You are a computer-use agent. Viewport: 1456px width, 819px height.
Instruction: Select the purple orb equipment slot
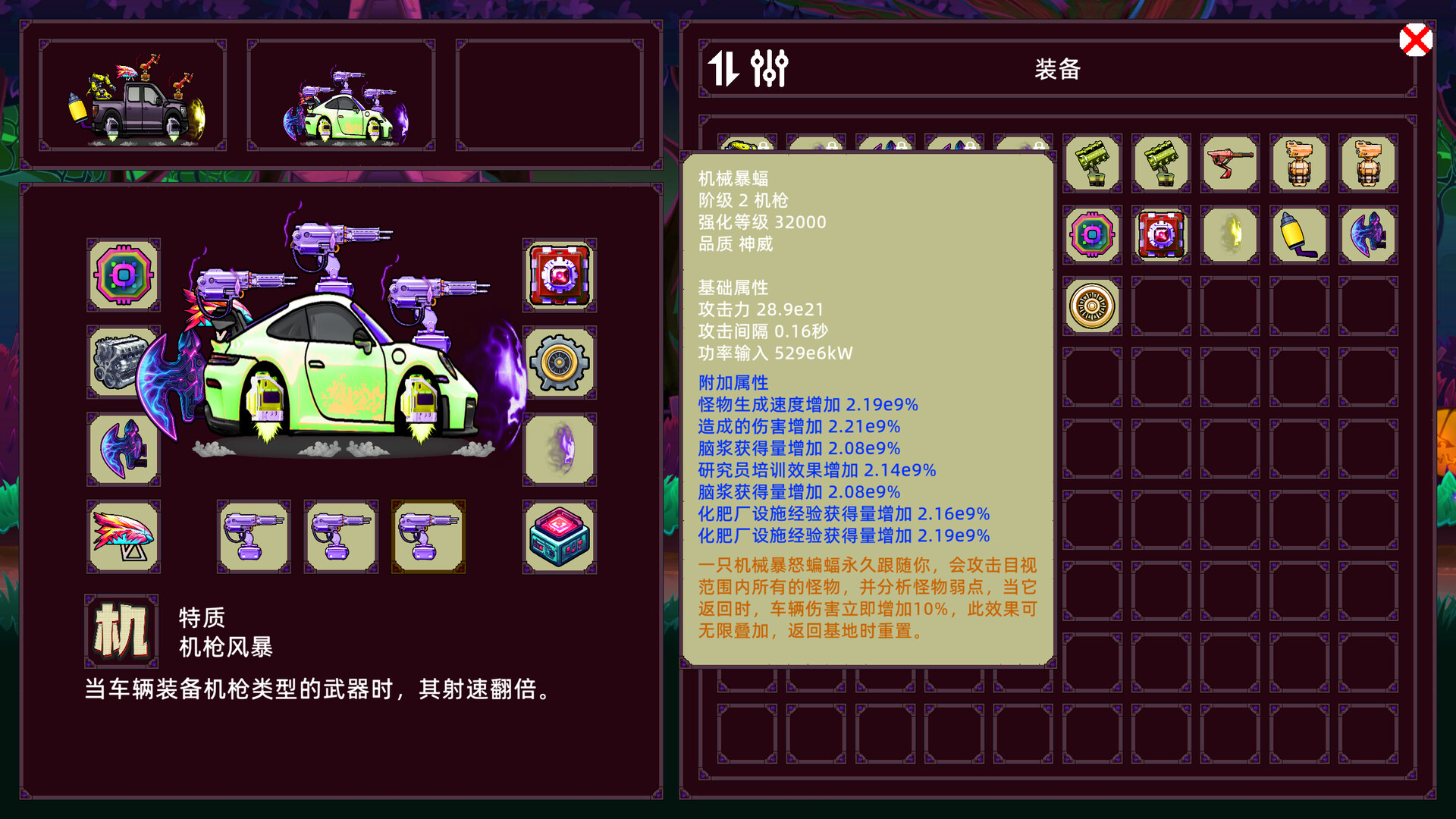(559, 450)
